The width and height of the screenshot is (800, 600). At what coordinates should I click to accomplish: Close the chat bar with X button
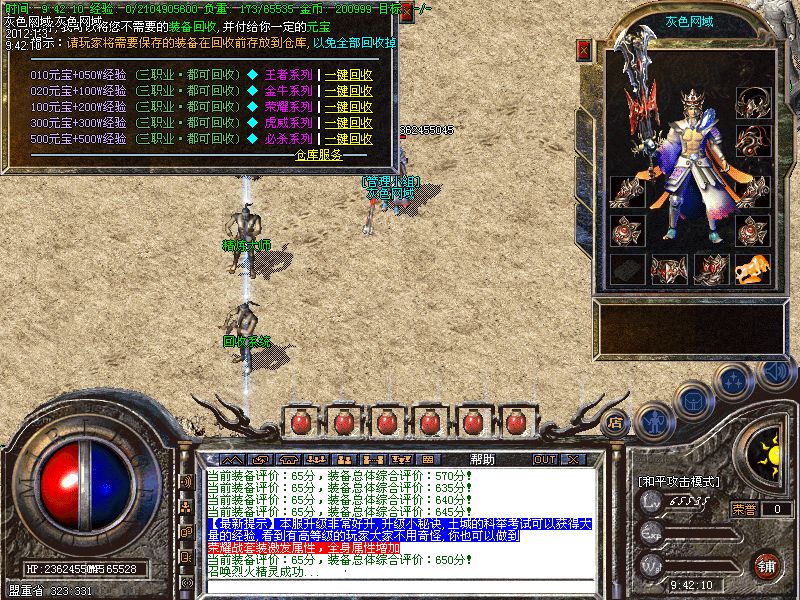[x=573, y=460]
